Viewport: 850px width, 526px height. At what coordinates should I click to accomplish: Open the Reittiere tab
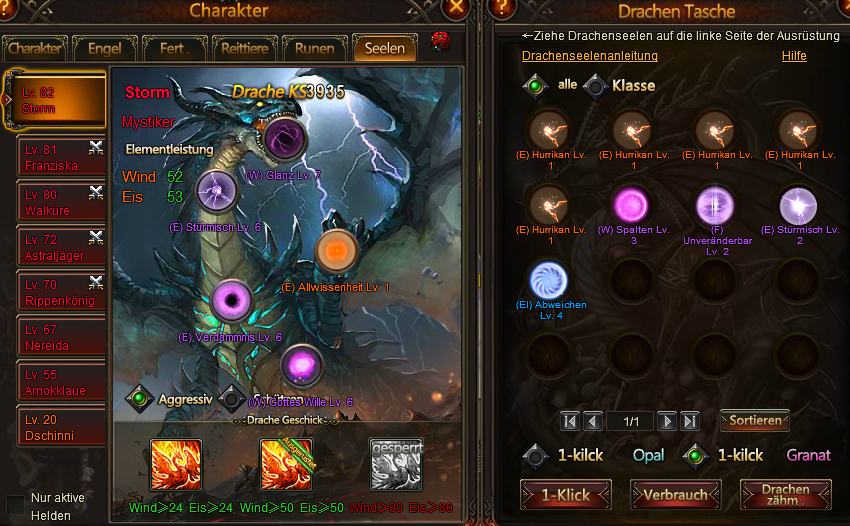(x=243, y=48)
